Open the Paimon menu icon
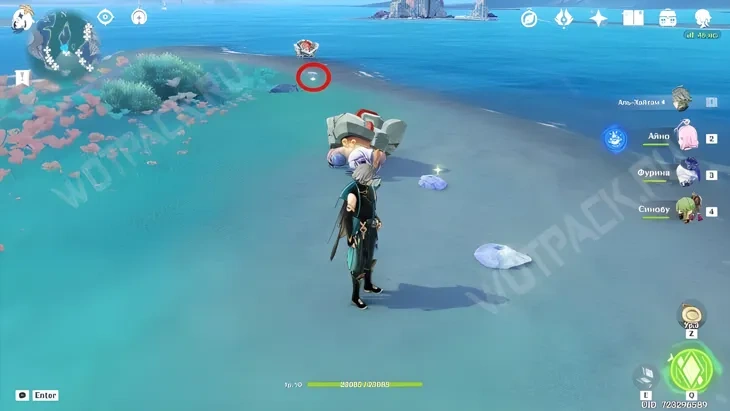Image resolution: width=730 pixels, height=411 pixels. coord(18,19)
